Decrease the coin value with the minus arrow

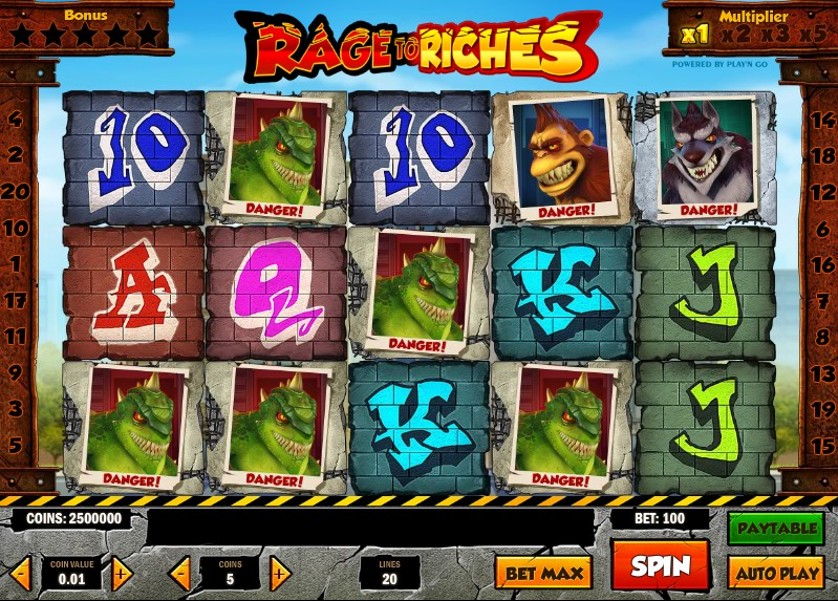[21, 574]
